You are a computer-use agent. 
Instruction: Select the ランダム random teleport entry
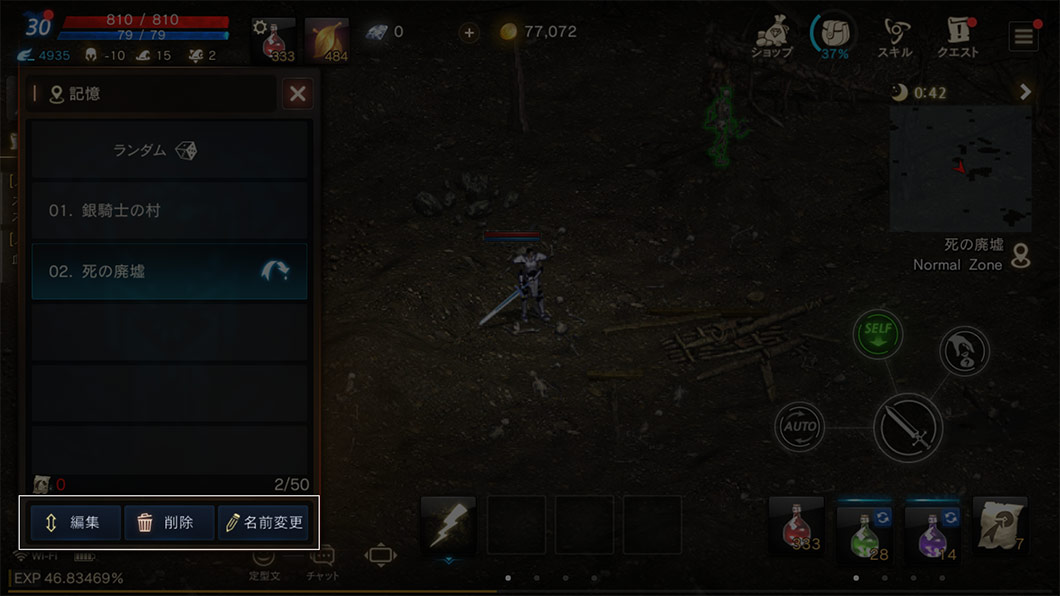168,150
